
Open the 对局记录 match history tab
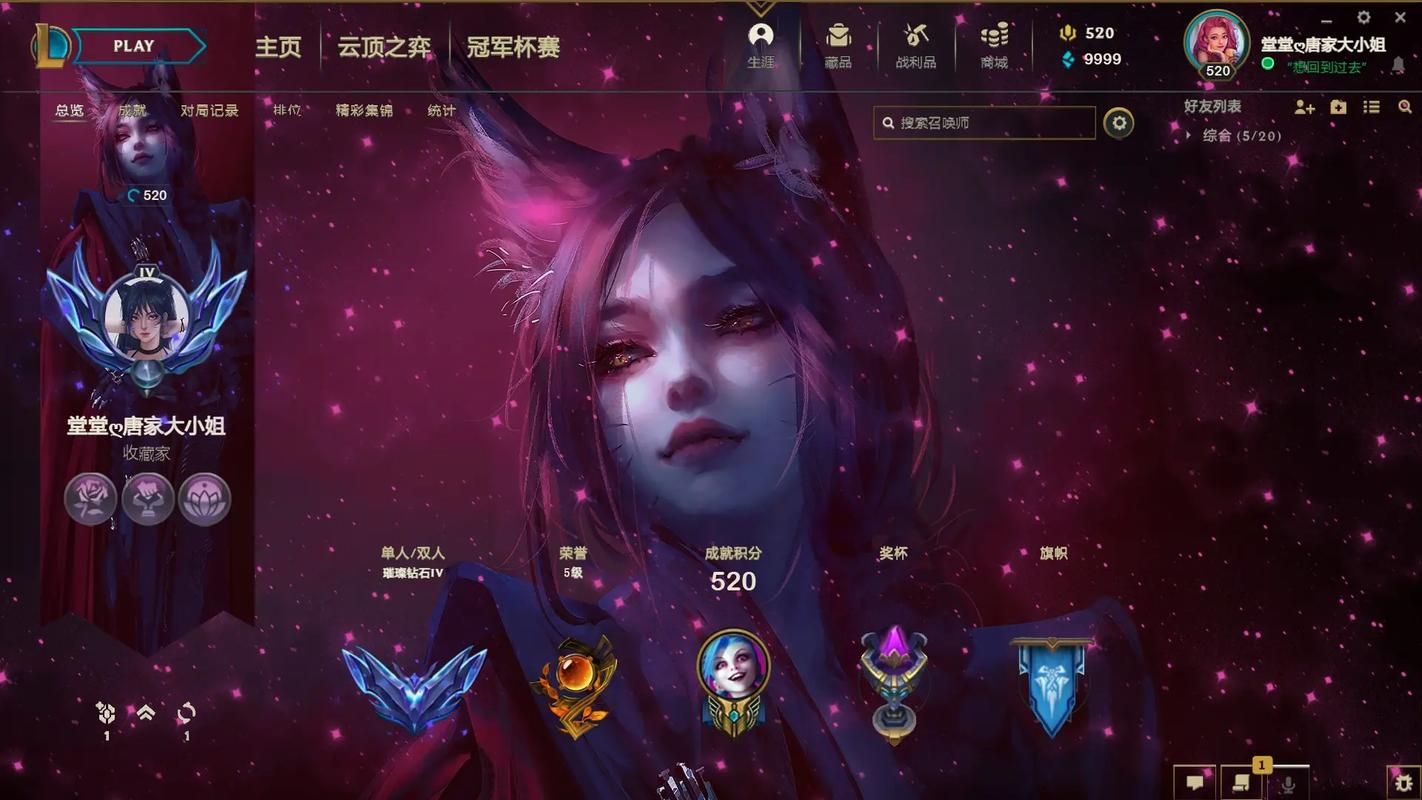coord(210,111)
